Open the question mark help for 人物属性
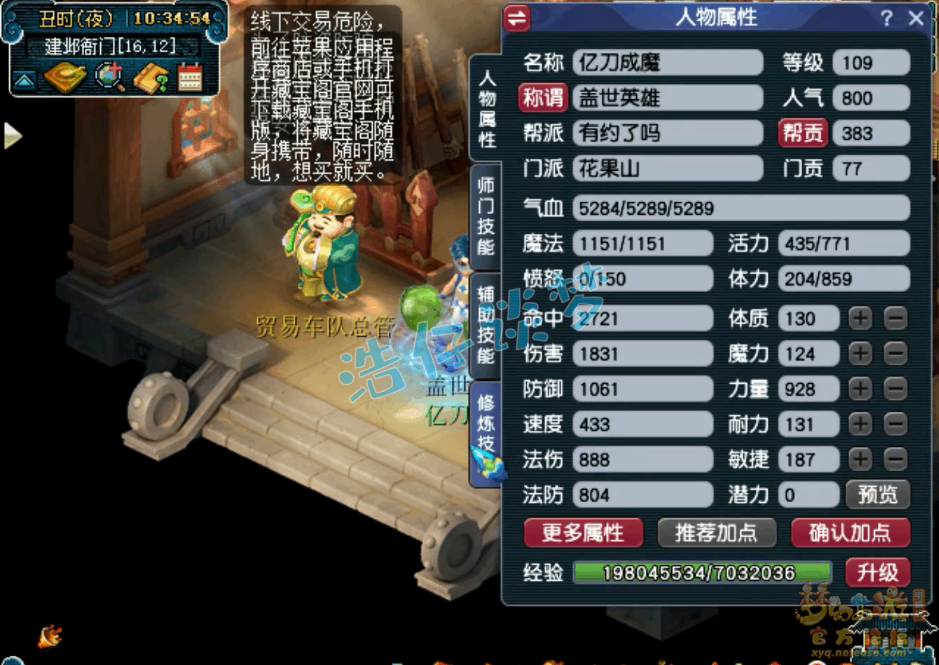 coord(887,18)
